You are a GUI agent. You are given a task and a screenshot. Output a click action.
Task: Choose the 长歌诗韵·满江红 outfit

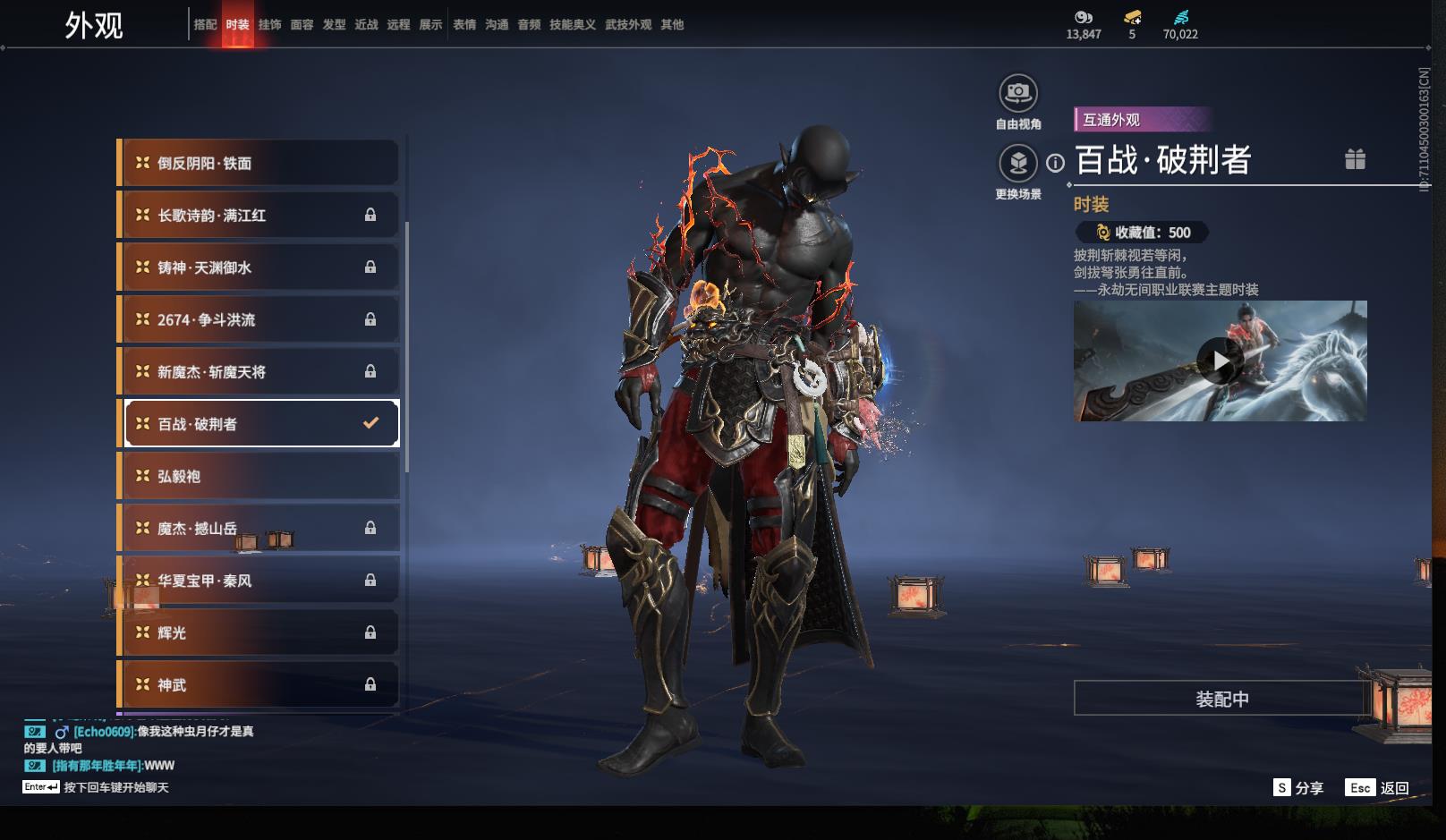259,216
